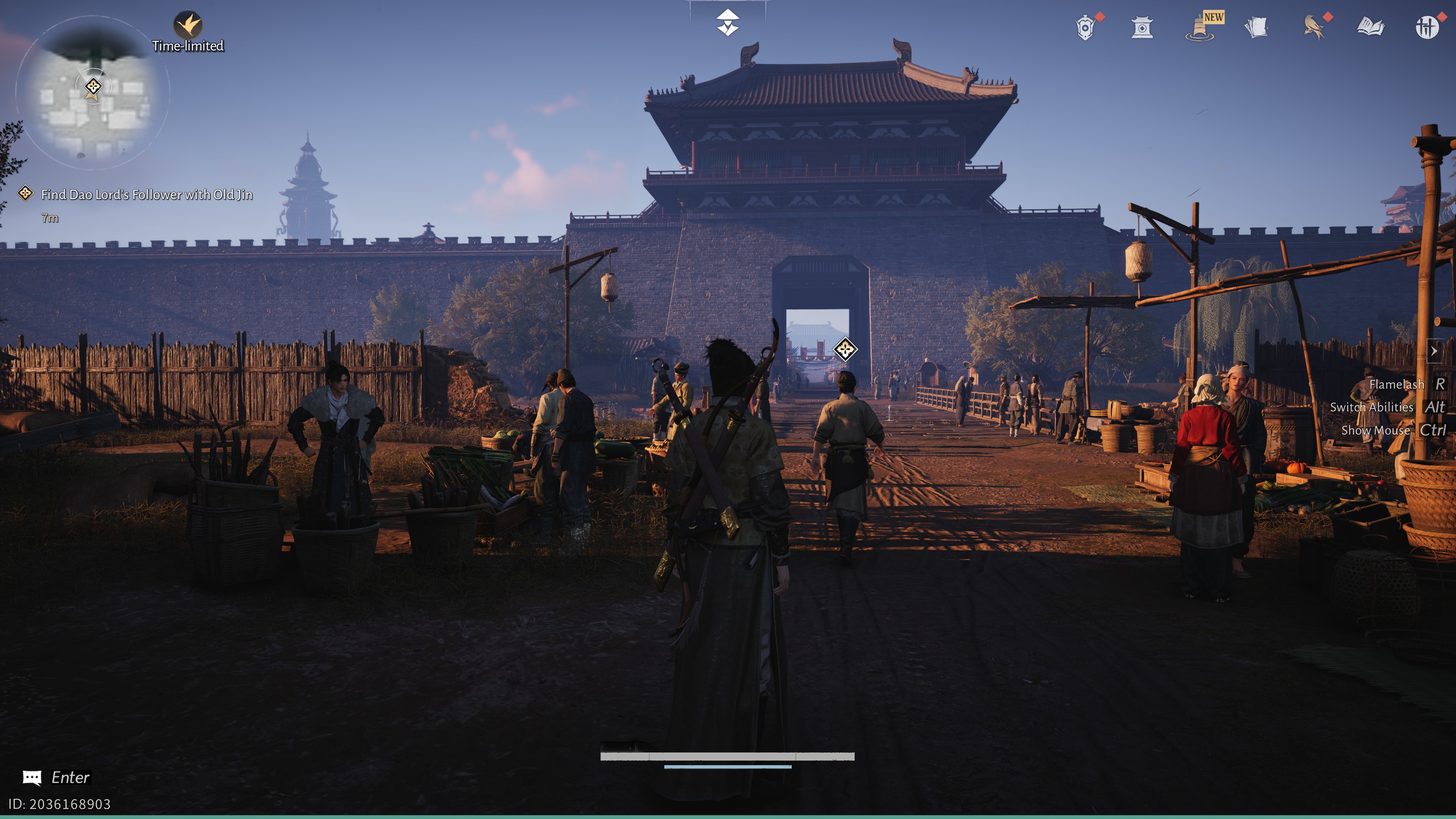This screenshot has height=819, width=1456.
Task: Select the Find Dao Lord's Follower quest tracker
Action: tap(146, 195)
